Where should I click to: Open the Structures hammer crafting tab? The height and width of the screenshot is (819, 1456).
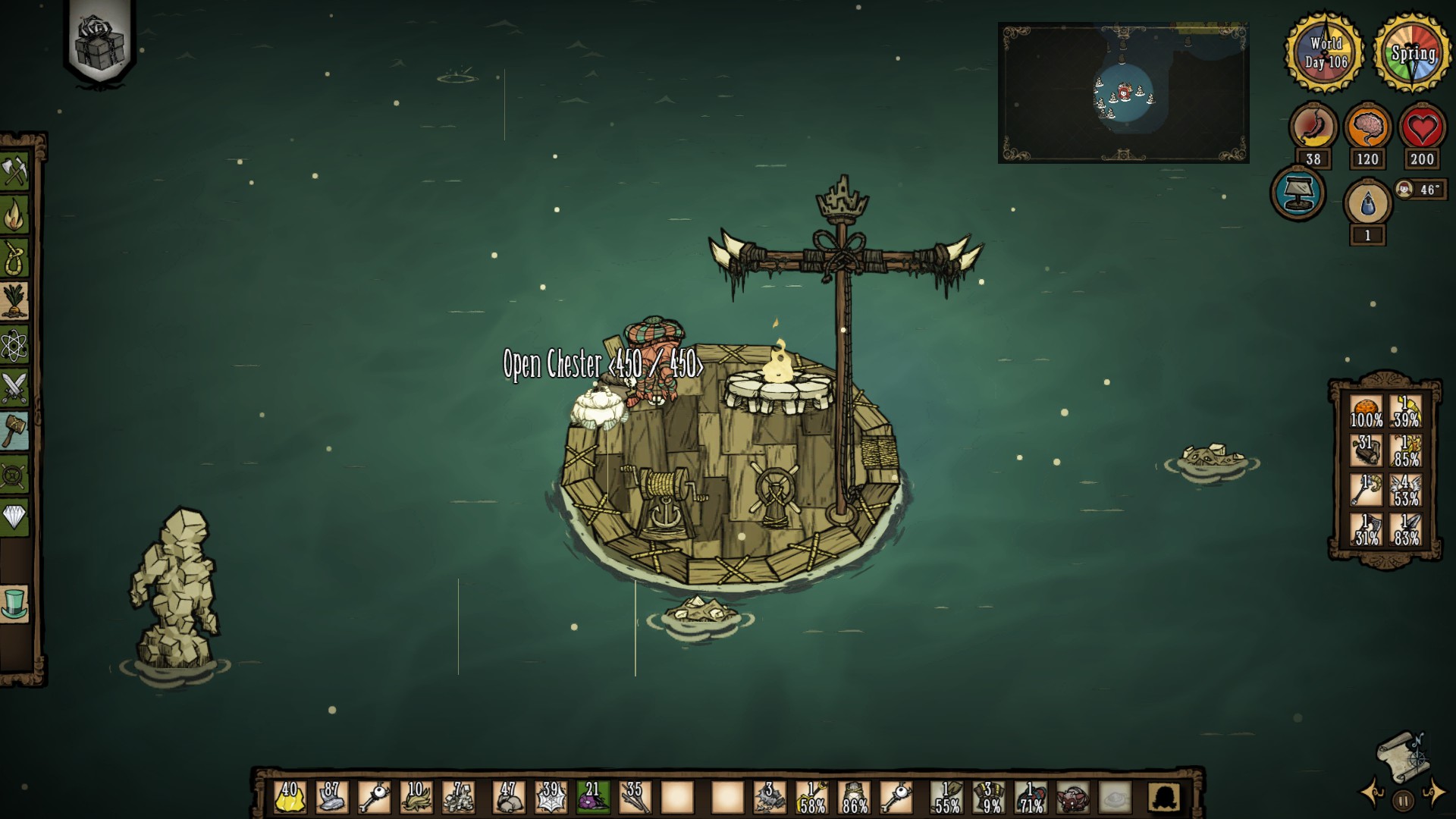[x=14, y=431]
